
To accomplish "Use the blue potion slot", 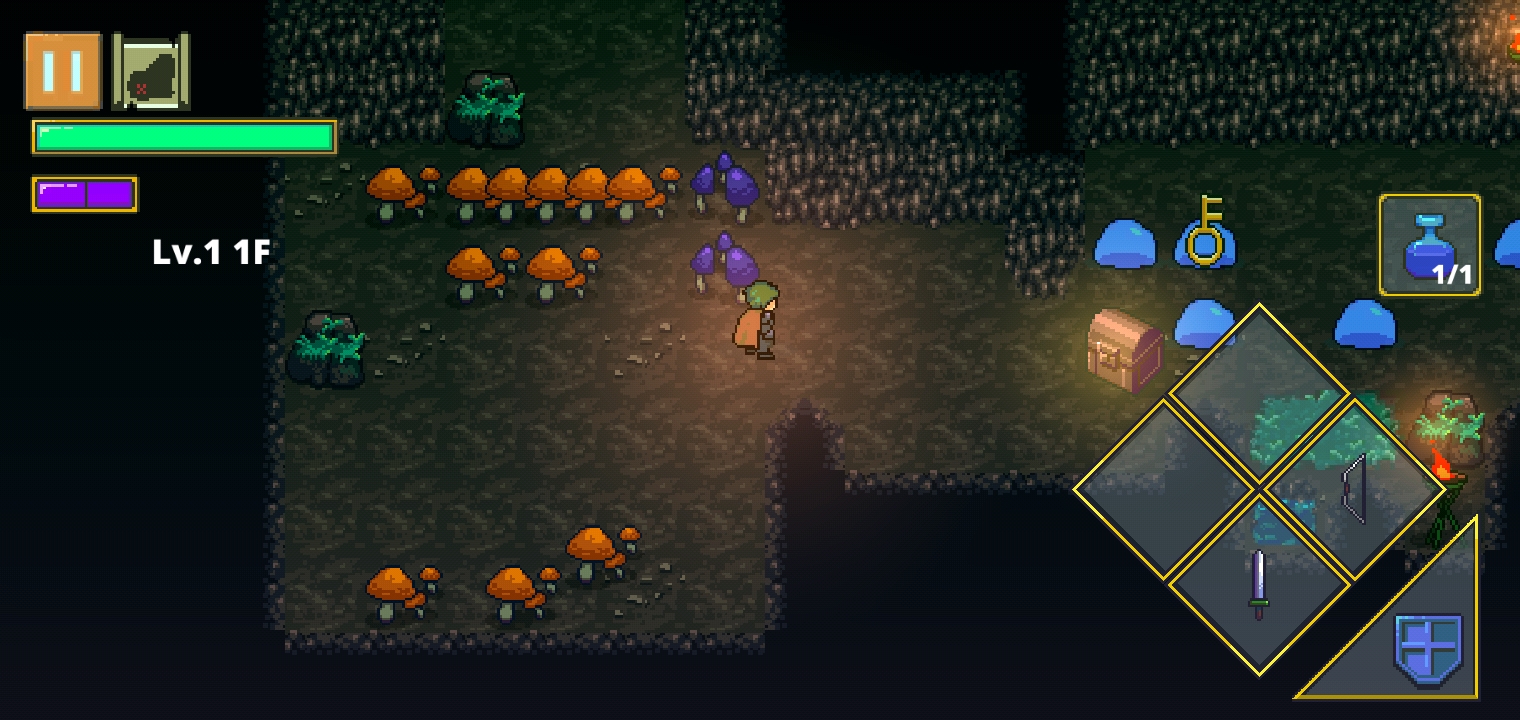I will (1429, 245).
